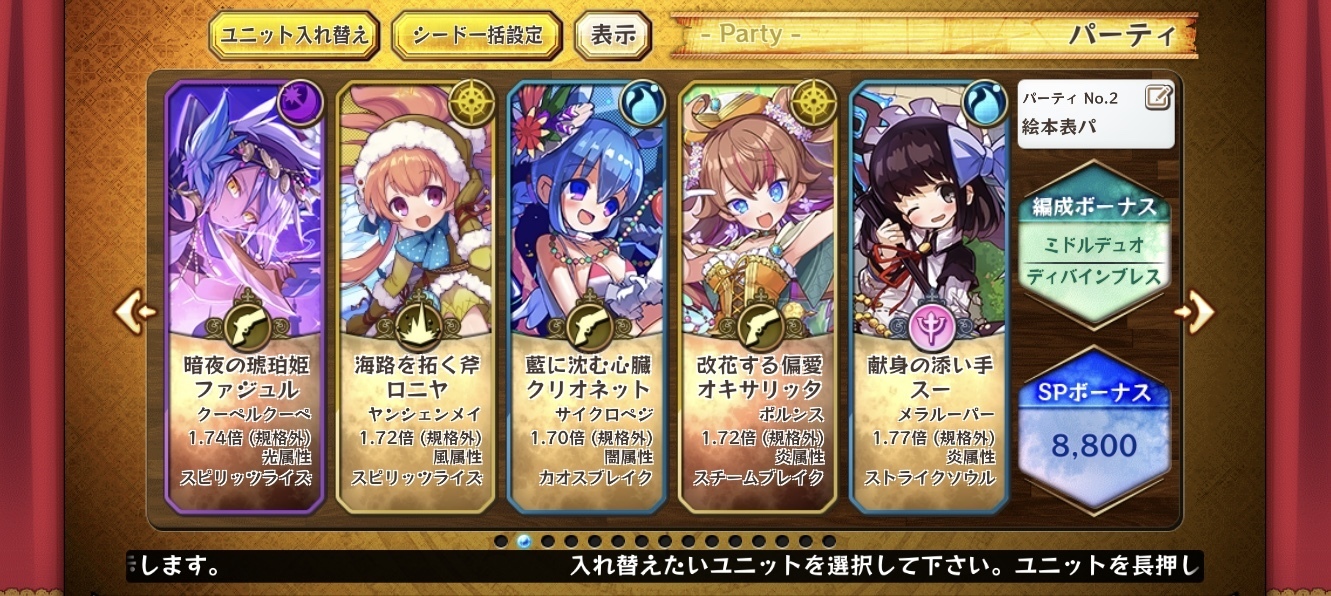Viewport: 1331px width, 596px height.
Task: Show the 編成ボーナス formation bonus details
Action: (1095, 243)
